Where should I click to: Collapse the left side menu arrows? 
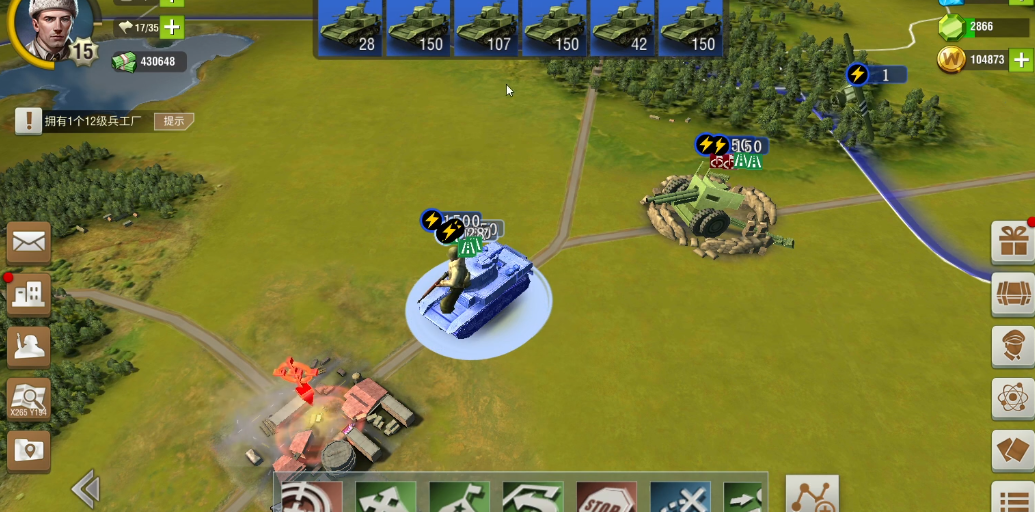click(x=85, y=490)
